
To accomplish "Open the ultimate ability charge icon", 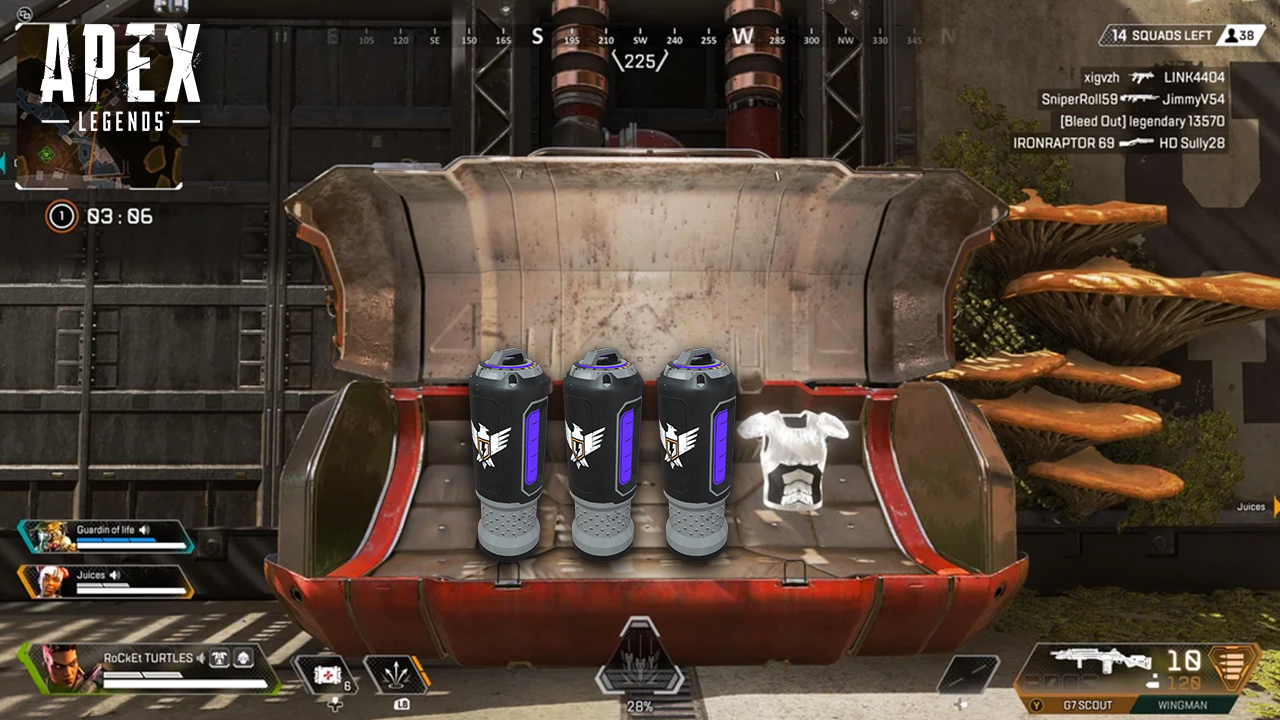I will (640, 660).
